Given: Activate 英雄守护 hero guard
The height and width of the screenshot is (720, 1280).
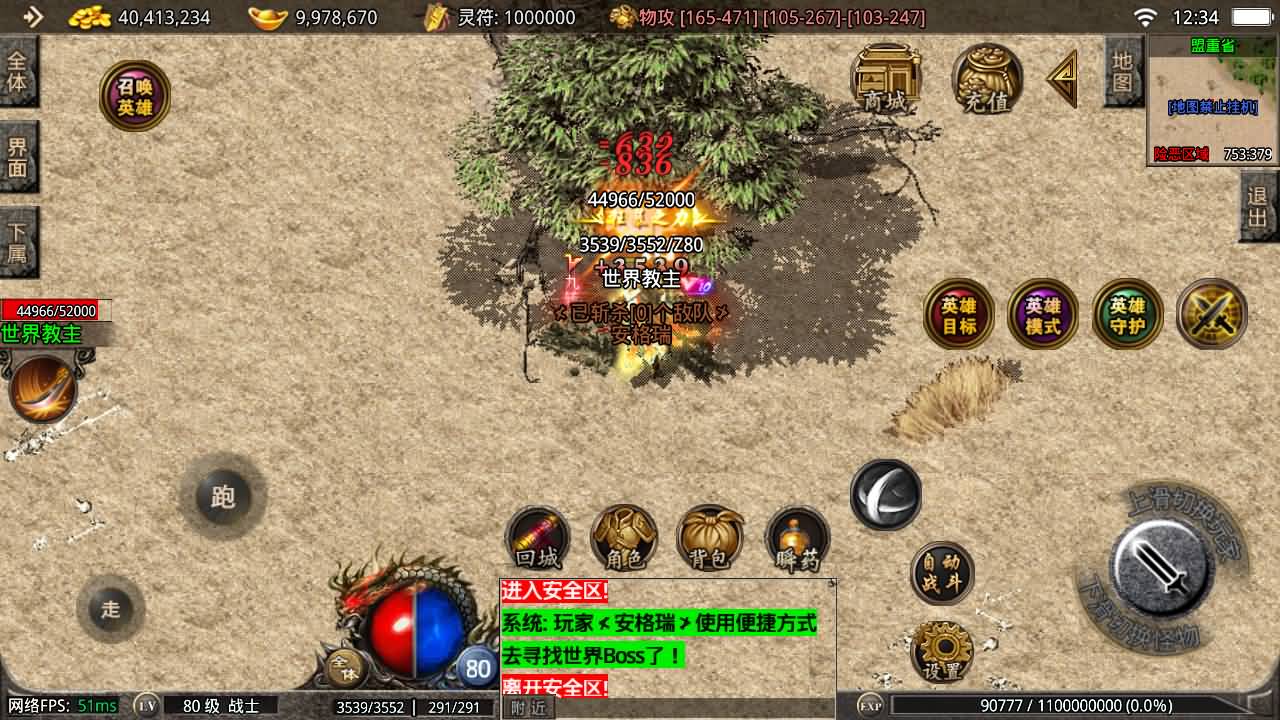Looking at the screenshot, I should (1127, 314).
